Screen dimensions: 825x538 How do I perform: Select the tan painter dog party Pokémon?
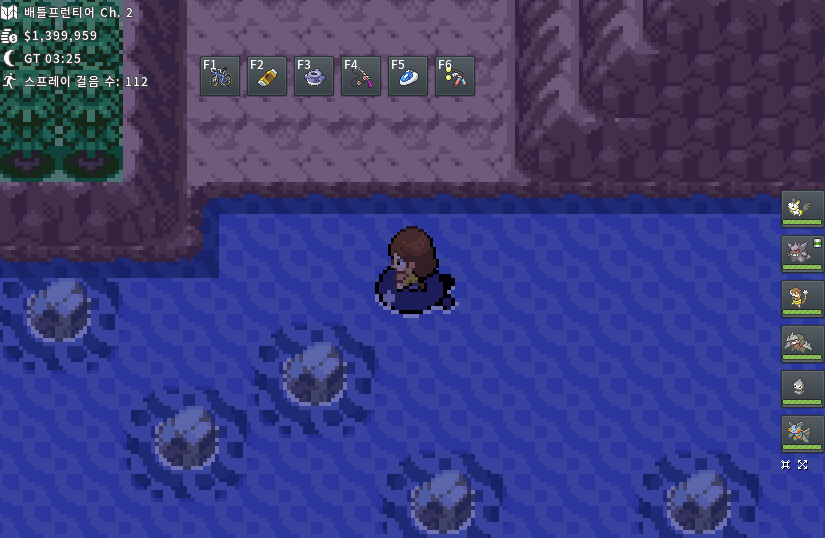802,299
